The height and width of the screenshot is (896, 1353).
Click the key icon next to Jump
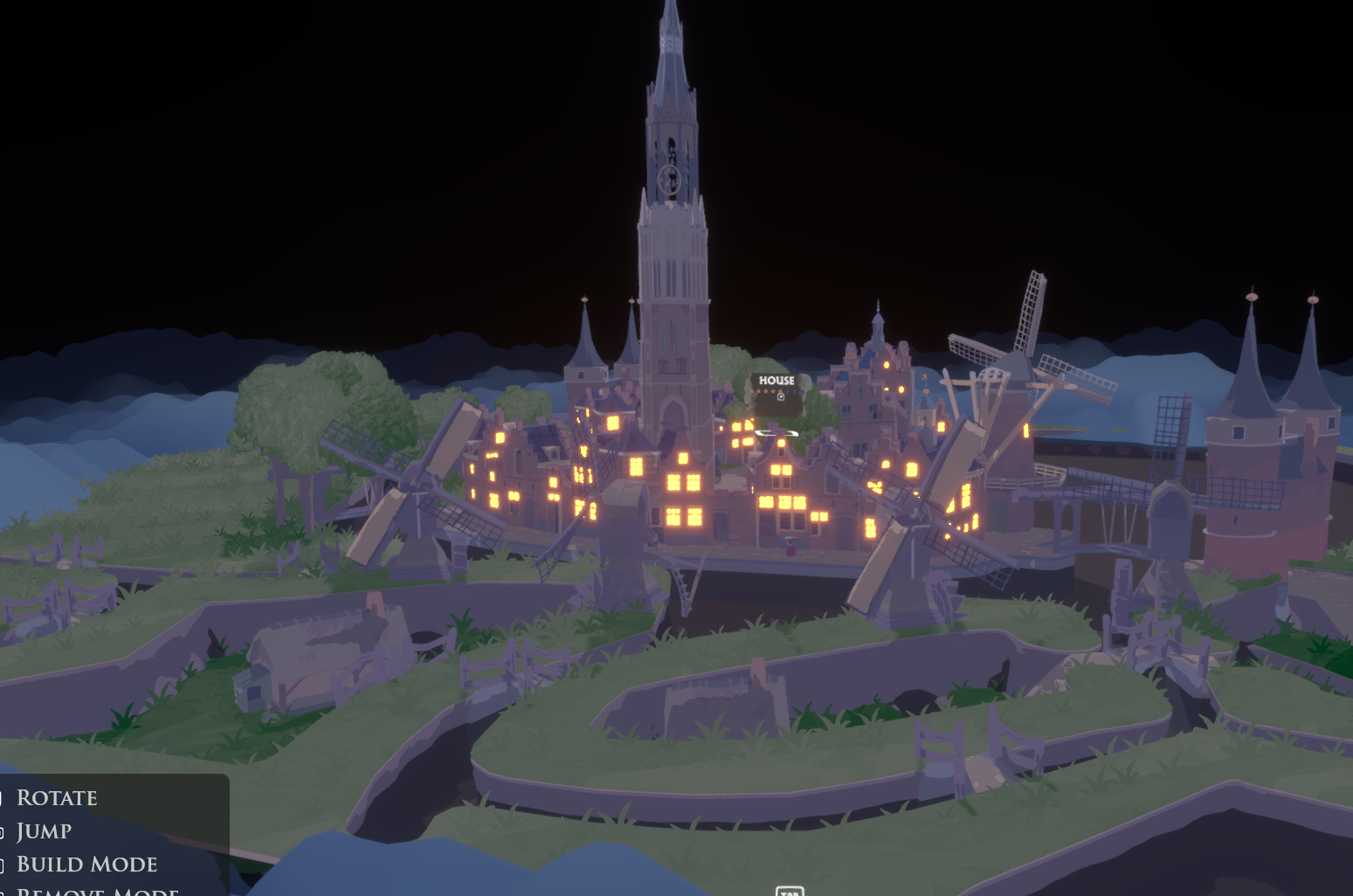[2, 831]
